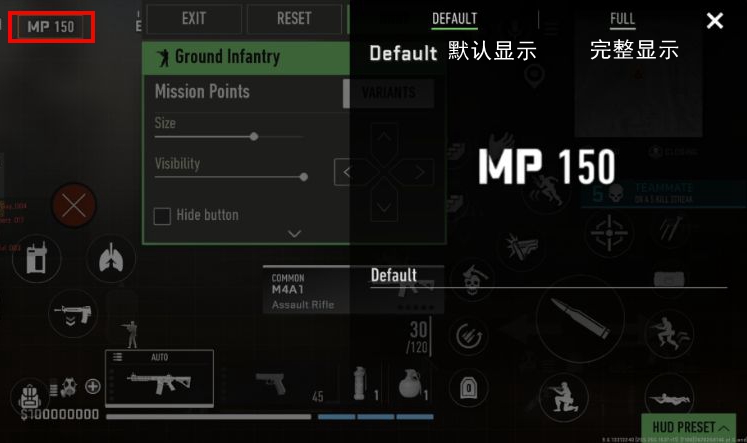This screenshot has height=443, width=747.
Task: Reset the HUD layout with RESET
Action: click(294, 18)
